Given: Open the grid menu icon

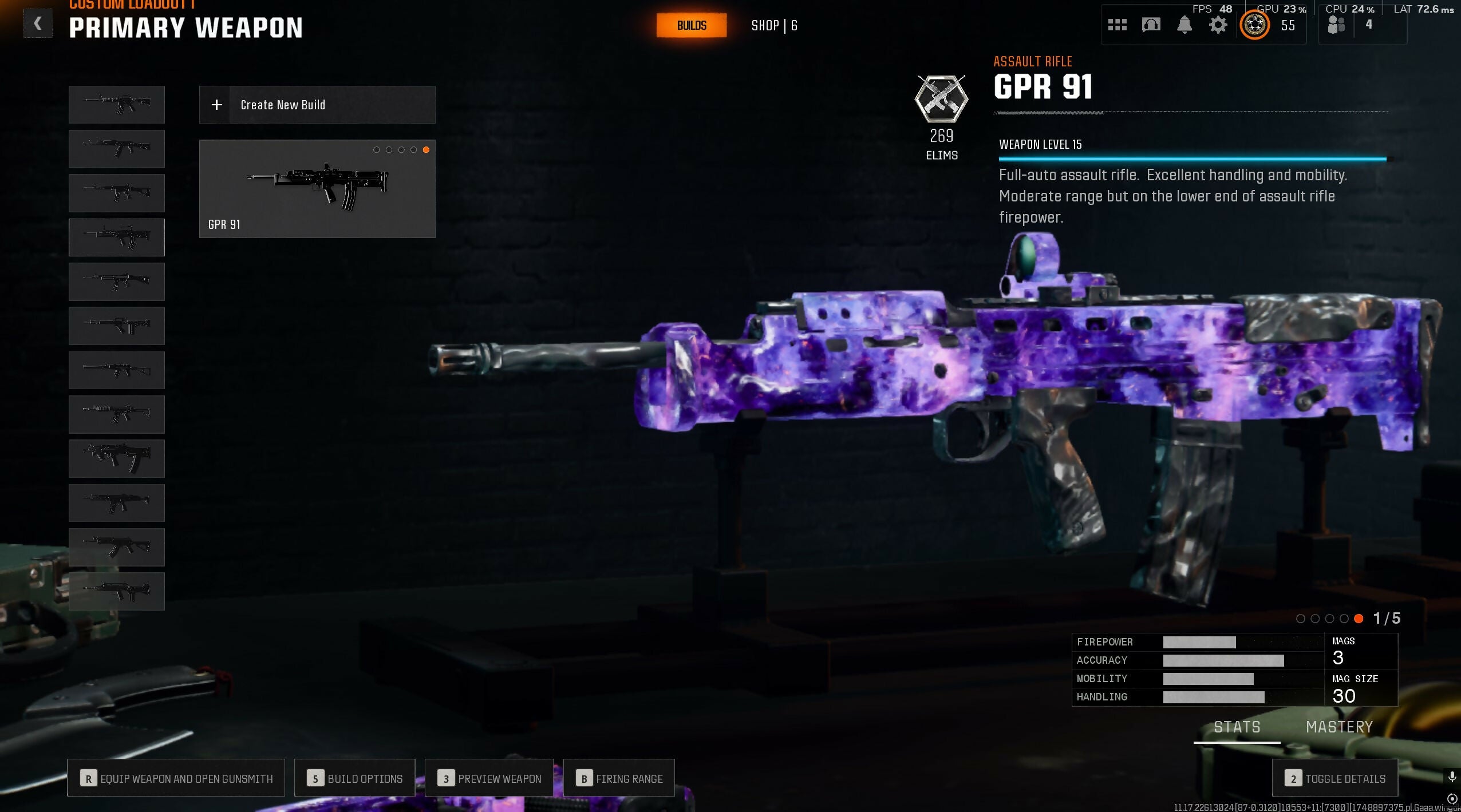Looking at the screenshot, I should (1117, 25).
